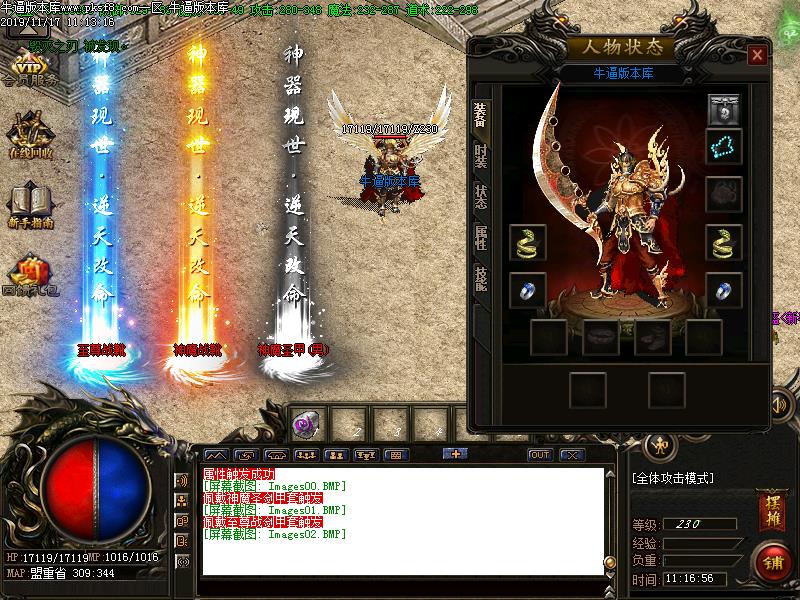Toggle the sound speaker icon
Image resolution: width=800 pixels, height=600 pixels.
(x=779, y=405)
